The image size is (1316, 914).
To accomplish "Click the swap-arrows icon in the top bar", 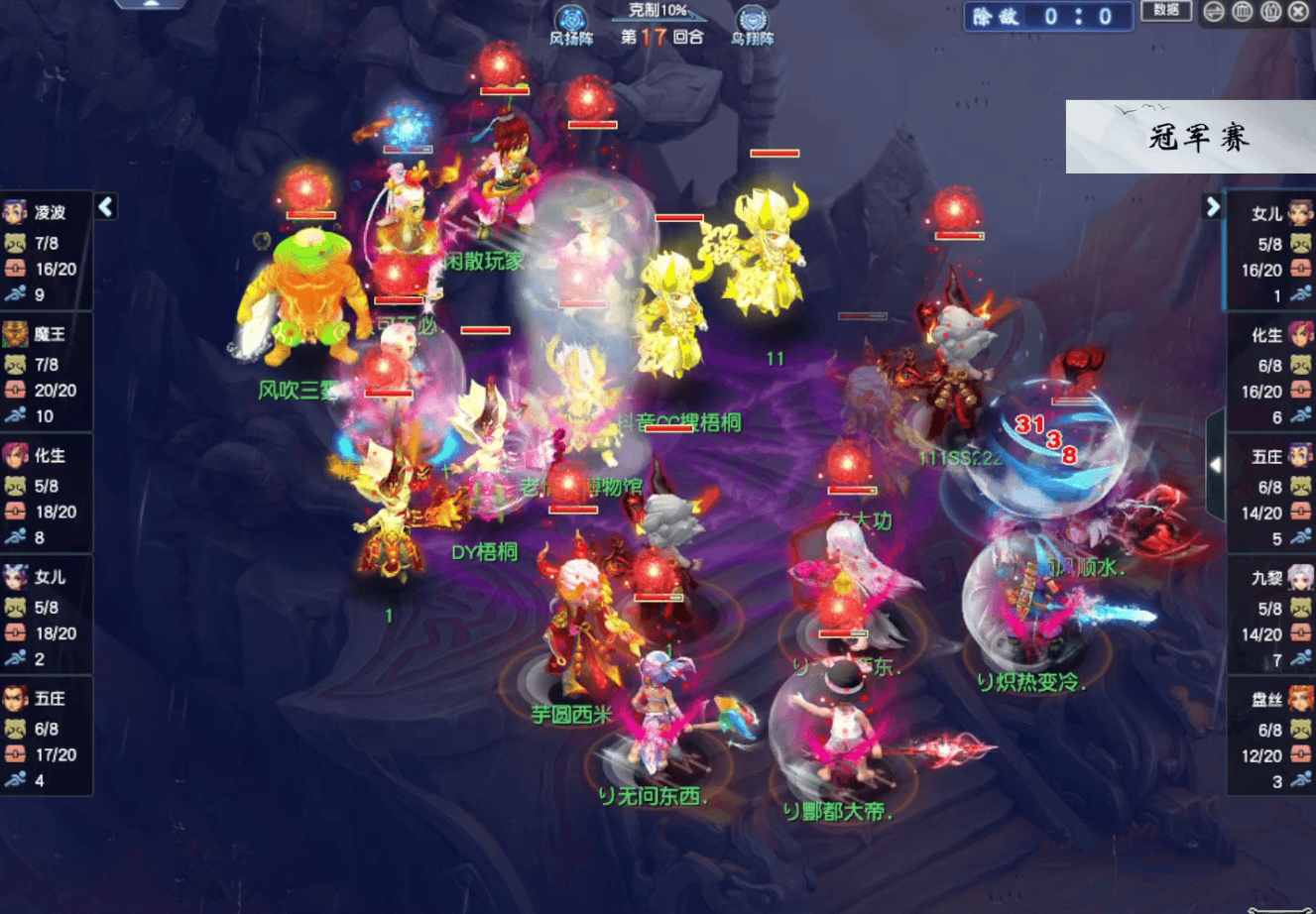I will coord(1213,12).
